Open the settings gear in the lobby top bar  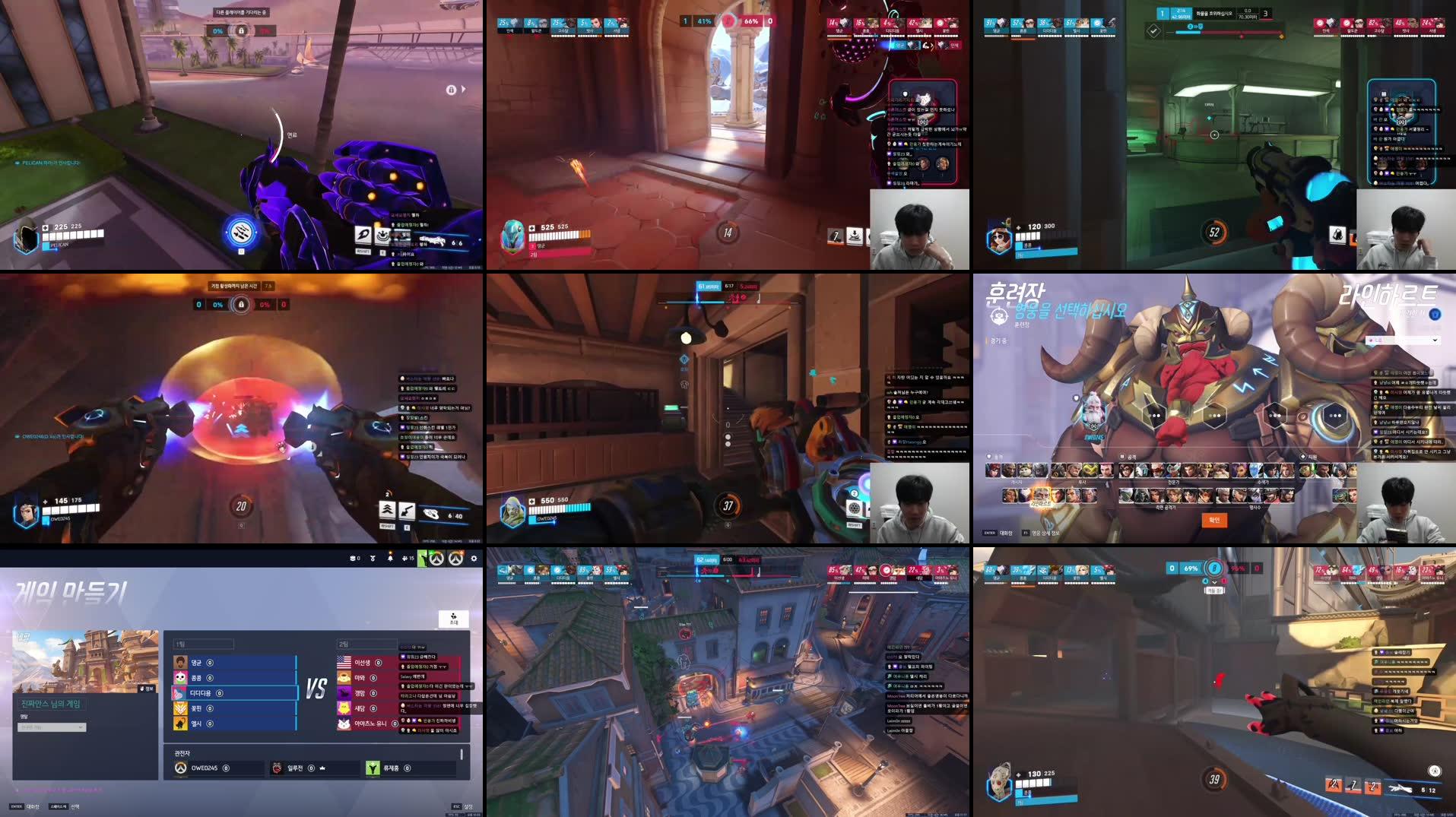pos(474,559)
